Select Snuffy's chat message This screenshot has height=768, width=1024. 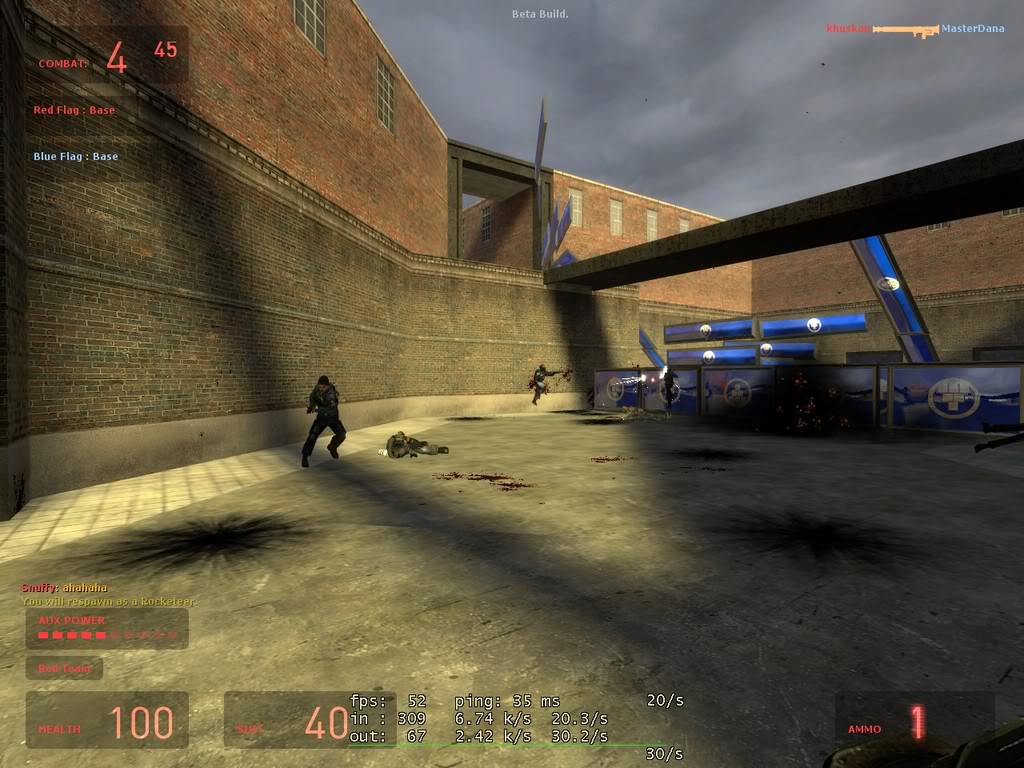pos(65,588)
